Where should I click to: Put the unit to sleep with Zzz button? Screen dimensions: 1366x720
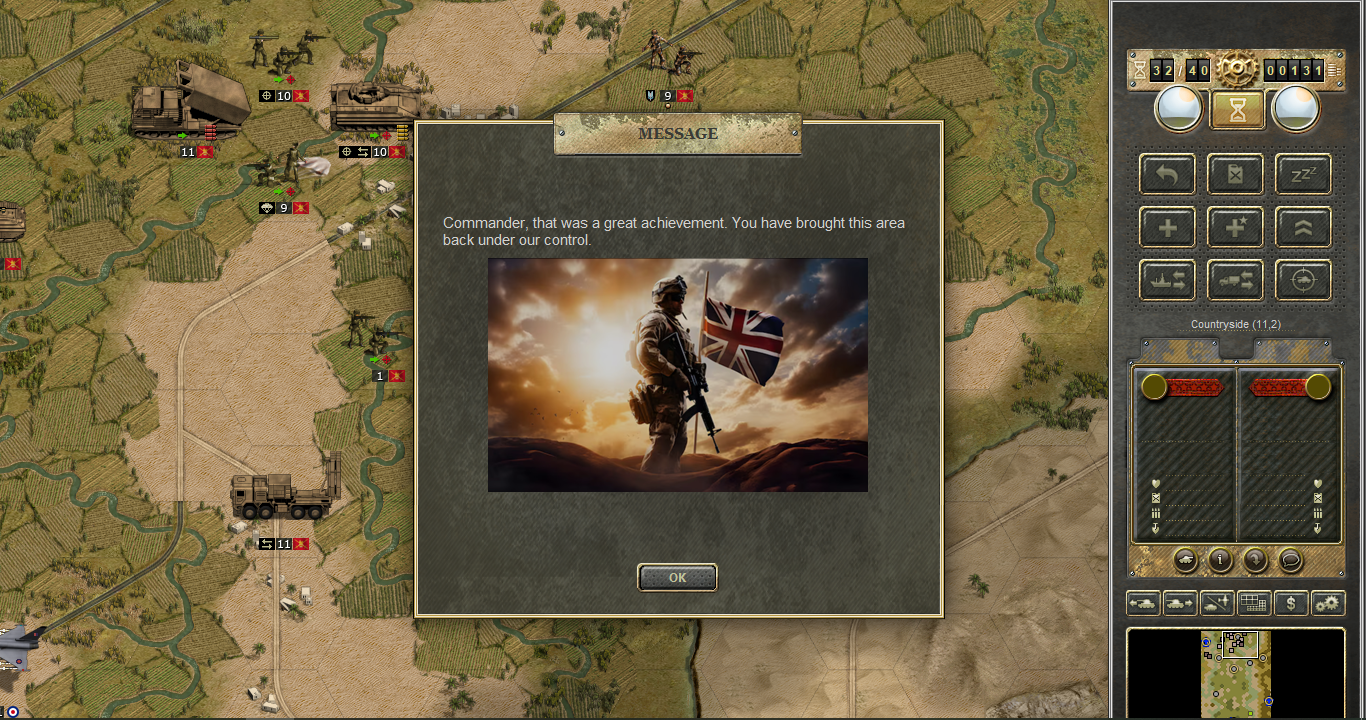pos(1303,175)
